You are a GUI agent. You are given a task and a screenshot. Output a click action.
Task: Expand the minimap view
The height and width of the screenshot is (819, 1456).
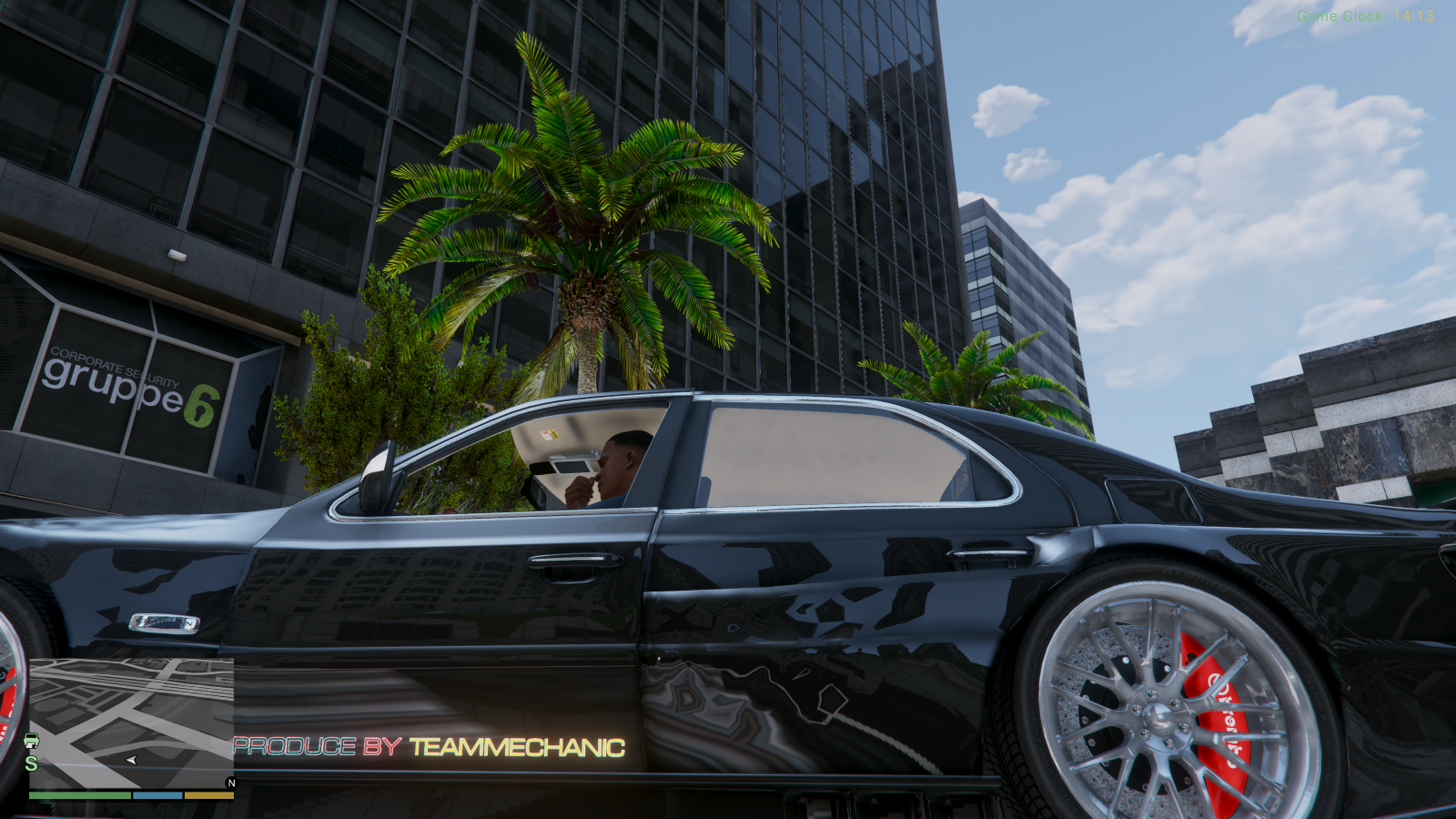tap(130, 719)
